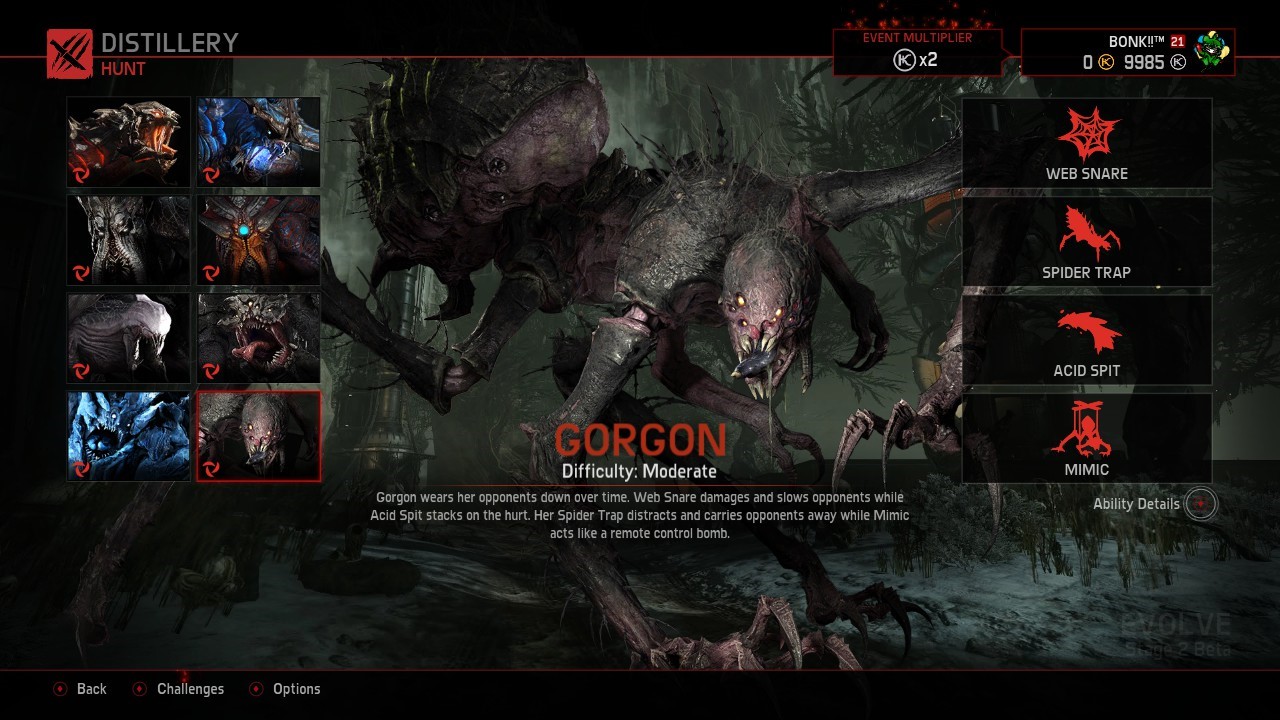Open the Challenges screen

(178, 689)
